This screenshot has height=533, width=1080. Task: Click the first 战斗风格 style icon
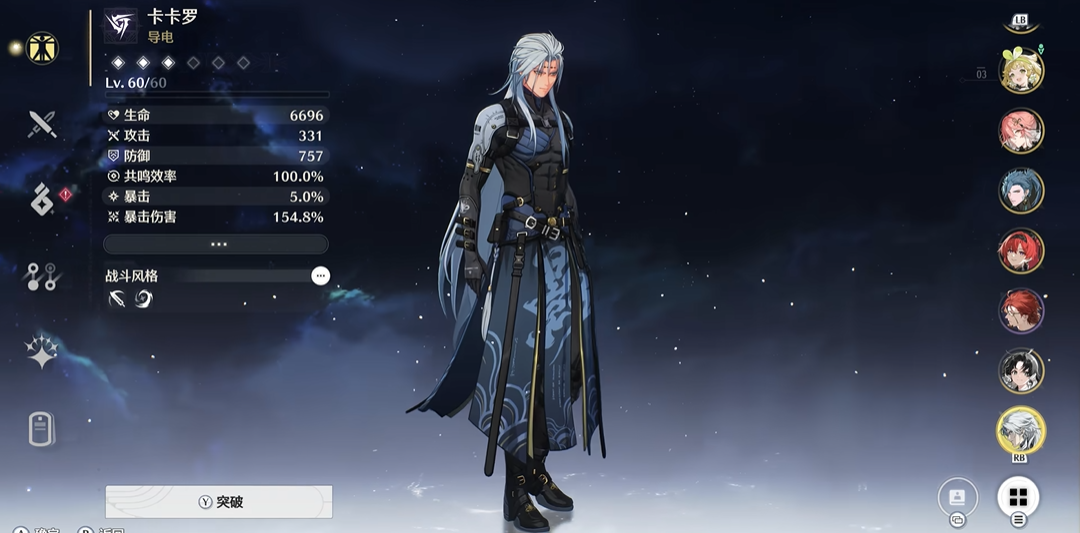click(x=117, y=299)
